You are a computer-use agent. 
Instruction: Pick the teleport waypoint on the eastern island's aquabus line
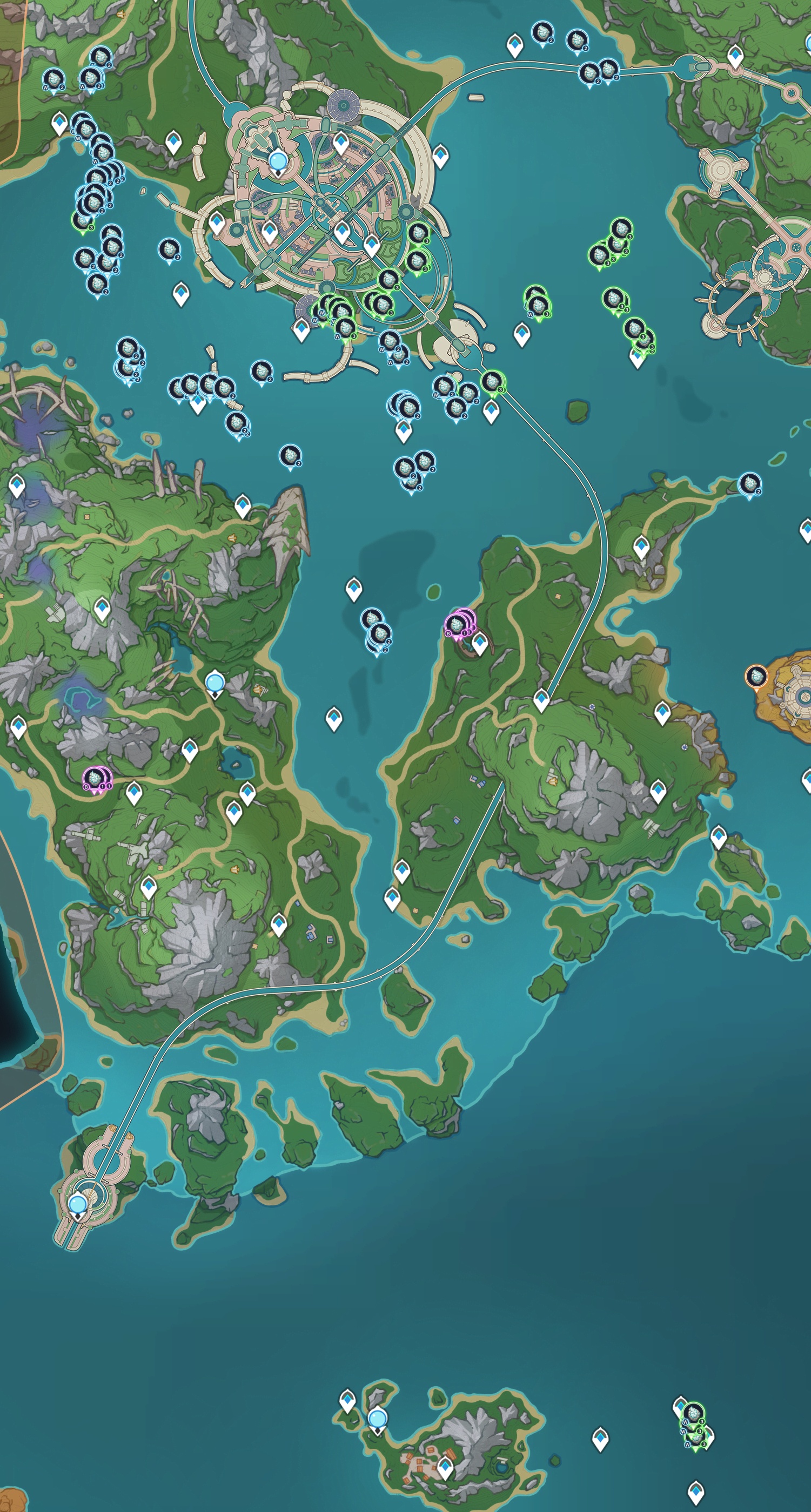(x=541, y=700)
